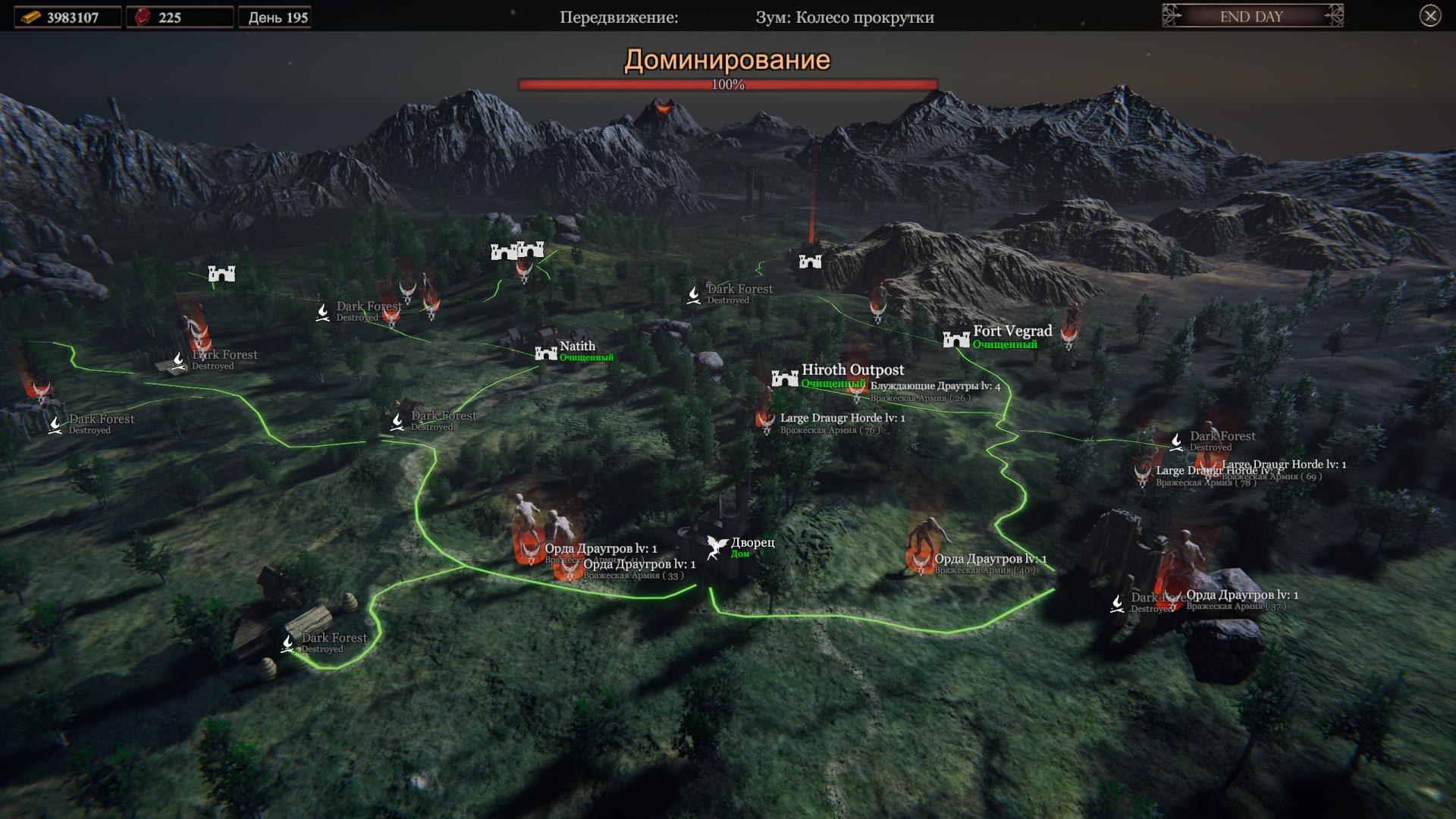The height and width of the screenshot is (819, 1456).
Task: Select the Fort Vegrad castle marker
Action: coord(956,339)
